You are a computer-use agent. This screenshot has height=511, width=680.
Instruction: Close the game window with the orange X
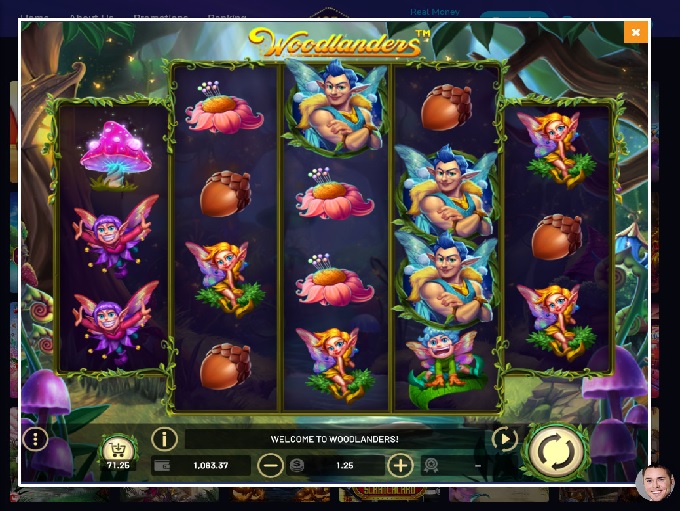click(635, 32)
